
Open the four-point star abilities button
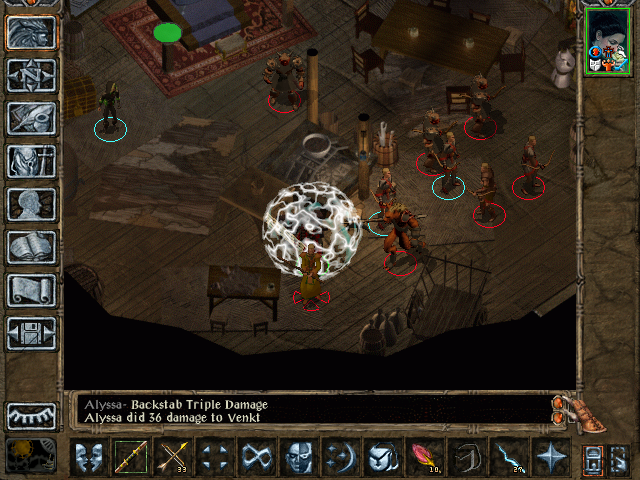click(x=551, y=458)
